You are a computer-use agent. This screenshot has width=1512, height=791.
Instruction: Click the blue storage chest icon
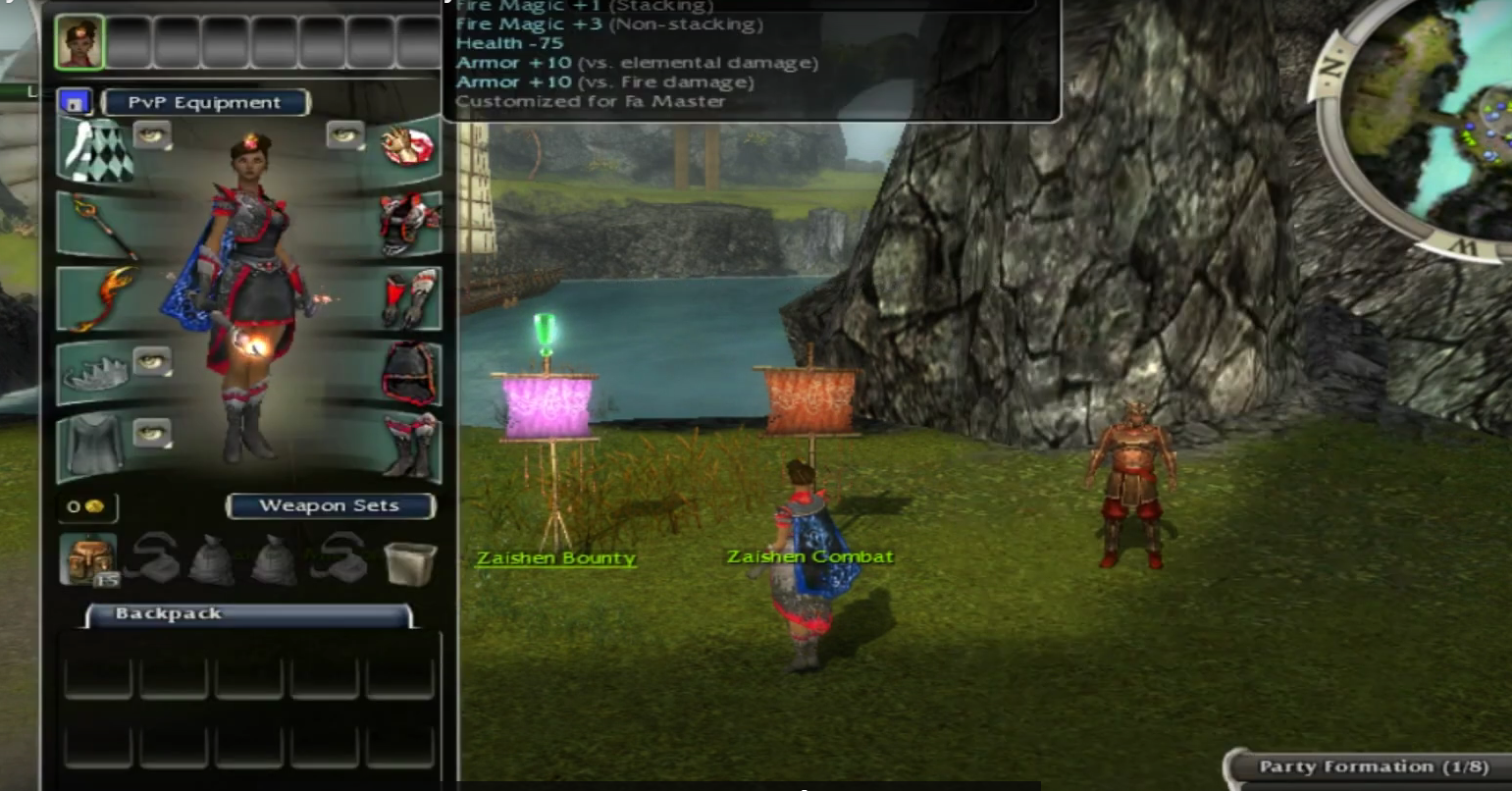pyautogui.click(x=75, y=102)
